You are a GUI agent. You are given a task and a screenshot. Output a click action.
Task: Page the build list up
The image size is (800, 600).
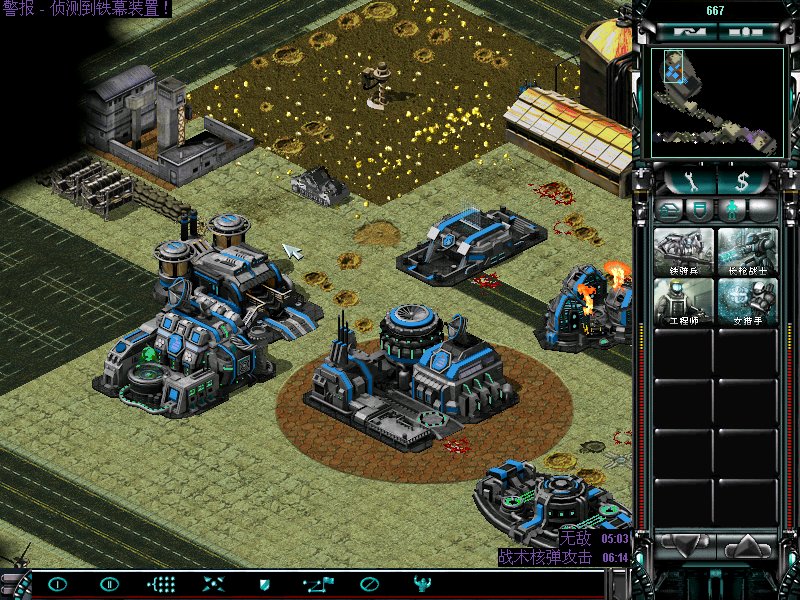pos(748,547)
